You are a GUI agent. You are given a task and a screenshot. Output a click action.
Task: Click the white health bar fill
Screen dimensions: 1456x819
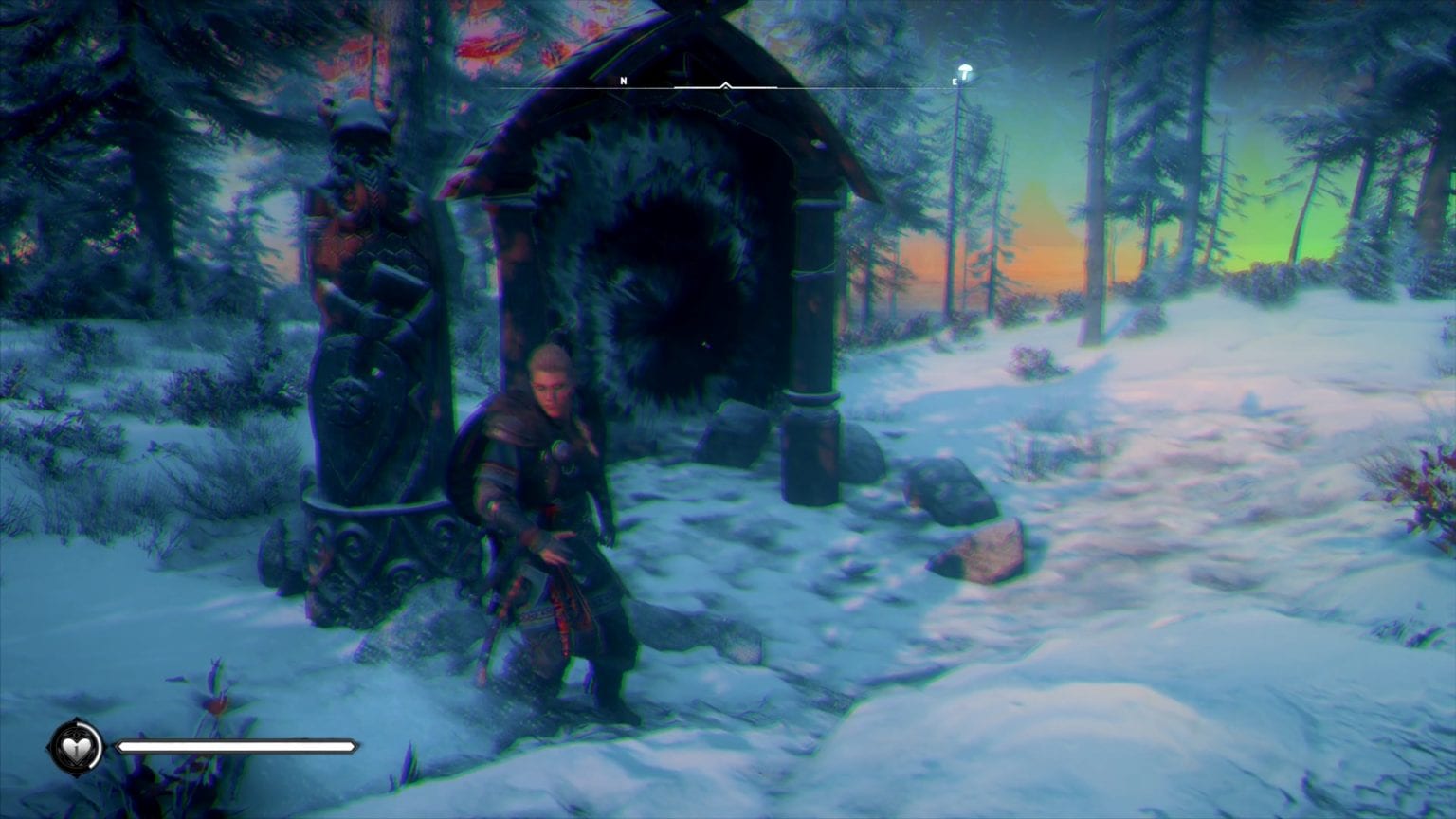(x=237, y=746)
